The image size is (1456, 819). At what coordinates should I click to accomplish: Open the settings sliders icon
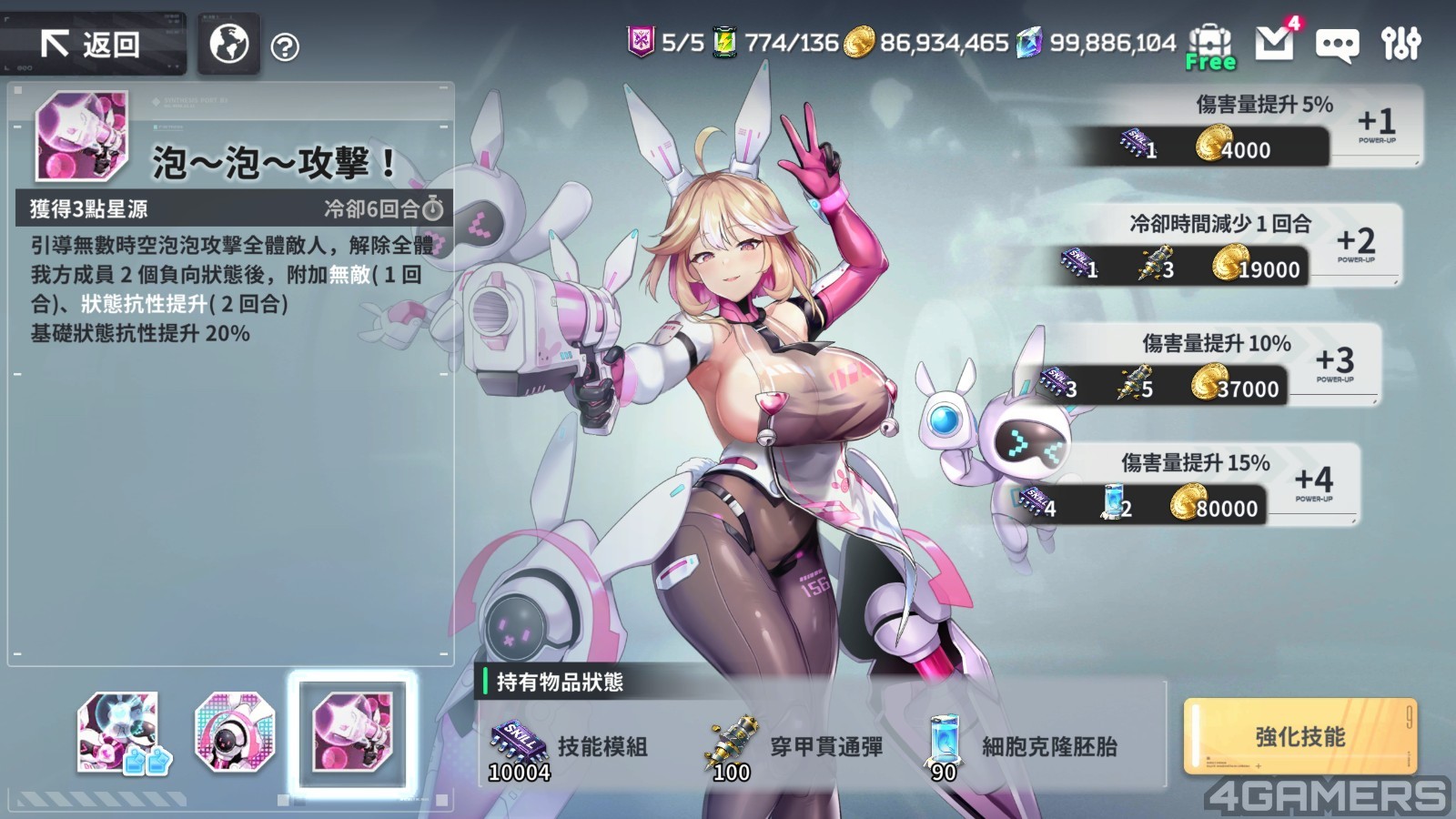1400,43
